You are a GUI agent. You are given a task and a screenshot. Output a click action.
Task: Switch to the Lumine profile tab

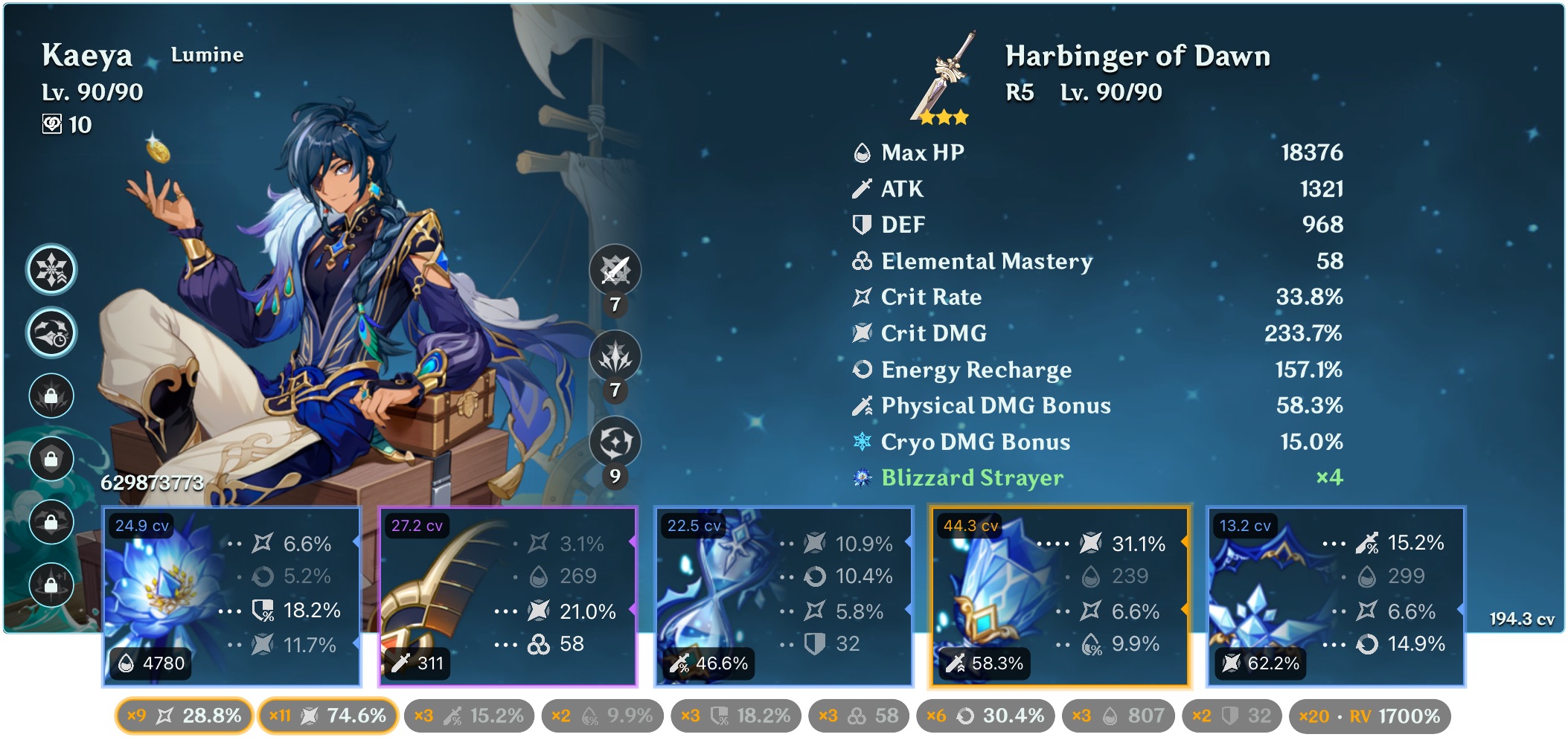point(206,54)
